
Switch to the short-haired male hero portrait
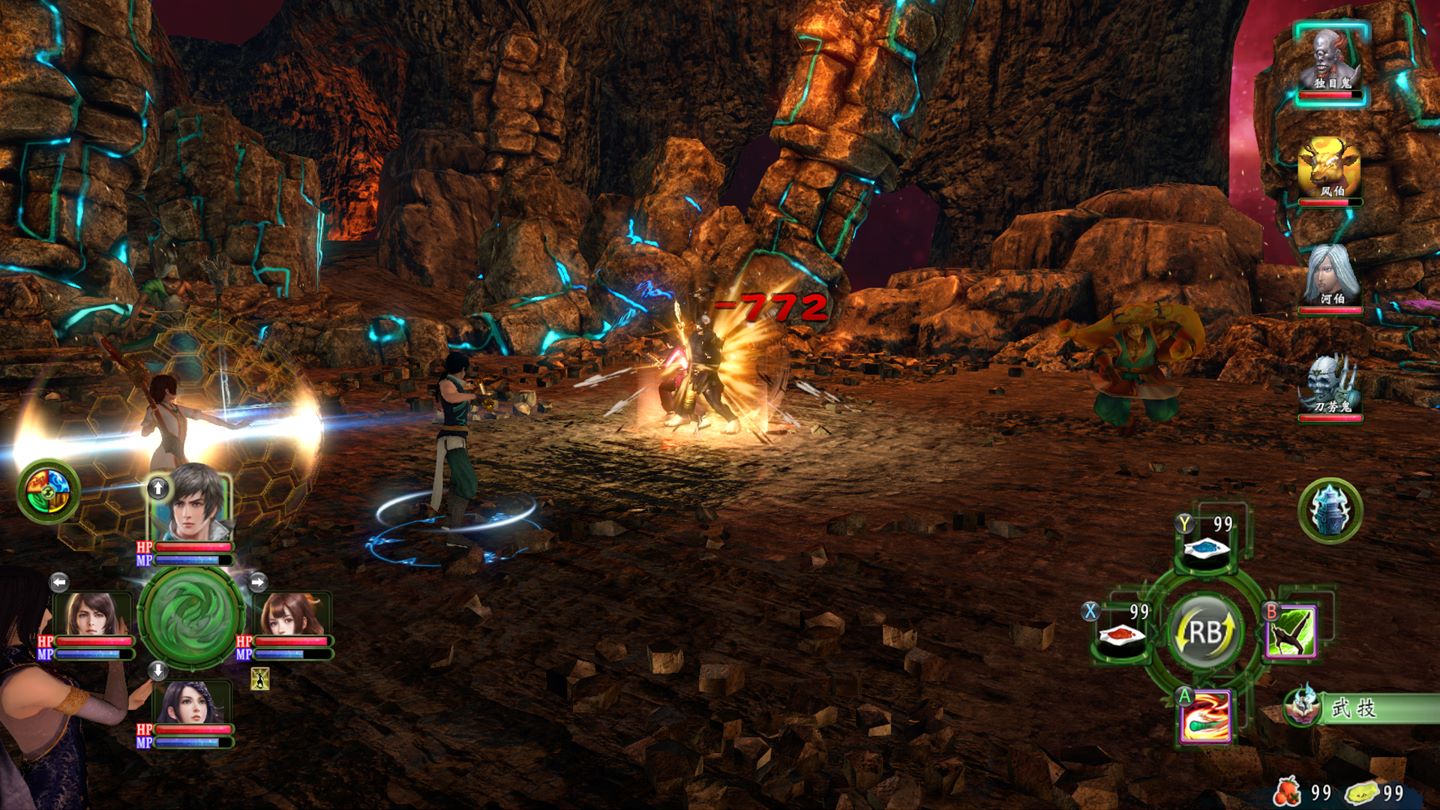[x=191, y=503]
